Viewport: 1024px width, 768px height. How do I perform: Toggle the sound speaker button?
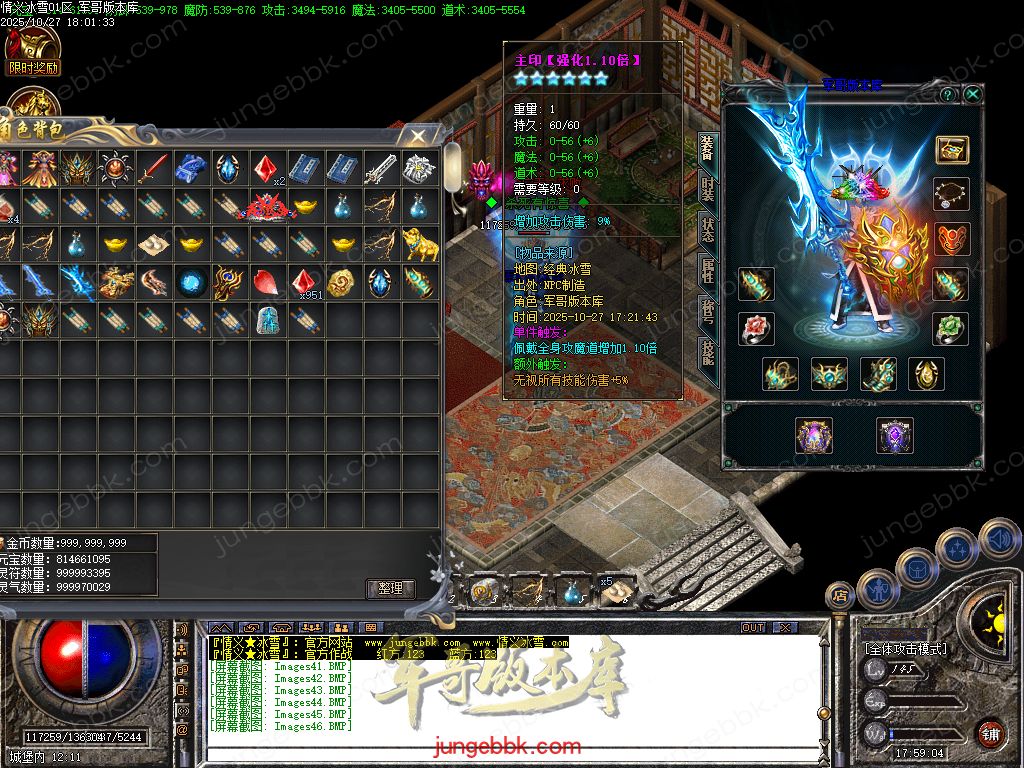tap(998, 539)
